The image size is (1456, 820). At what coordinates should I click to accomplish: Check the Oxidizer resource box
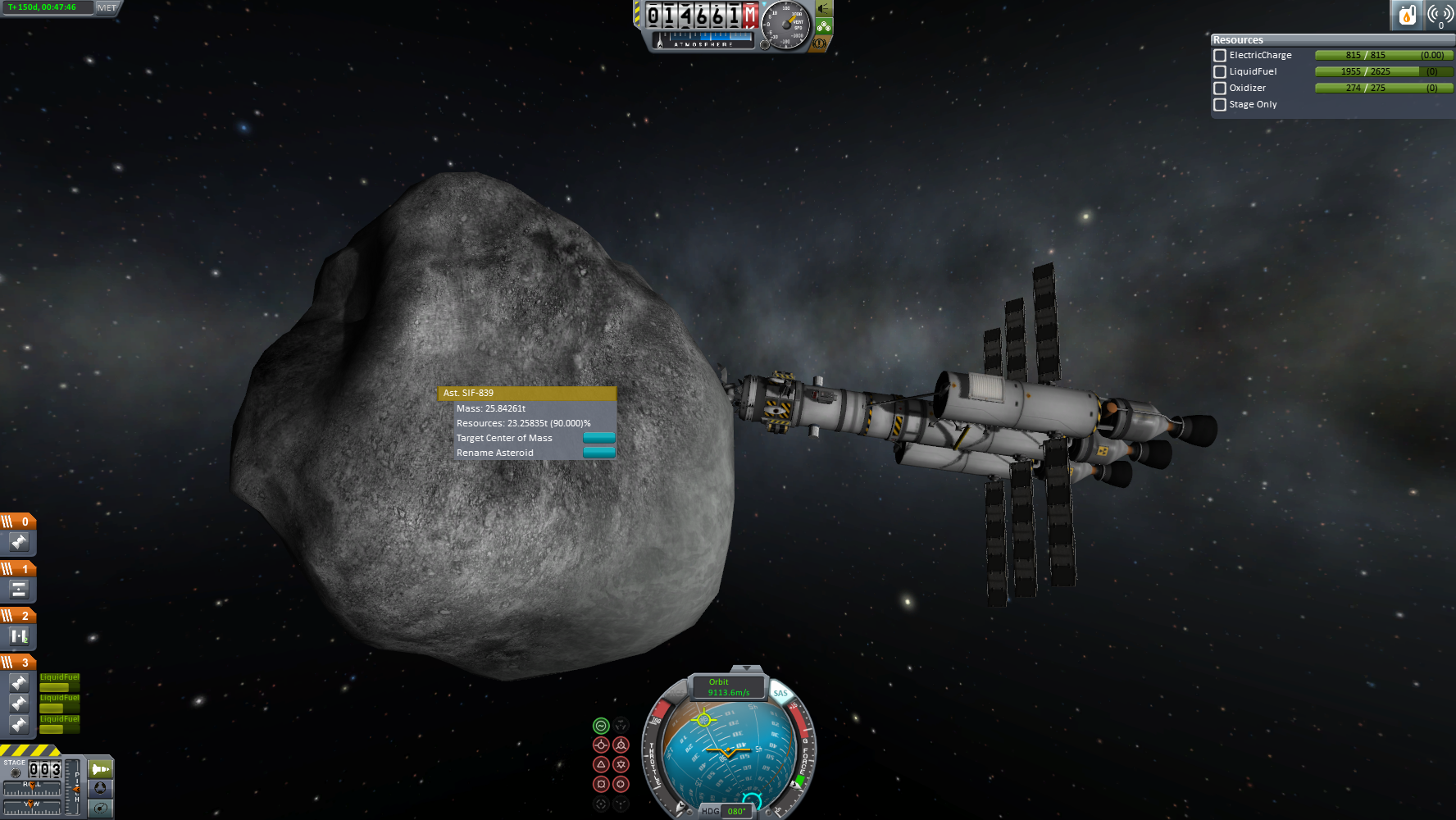(x=1220, y=89)
